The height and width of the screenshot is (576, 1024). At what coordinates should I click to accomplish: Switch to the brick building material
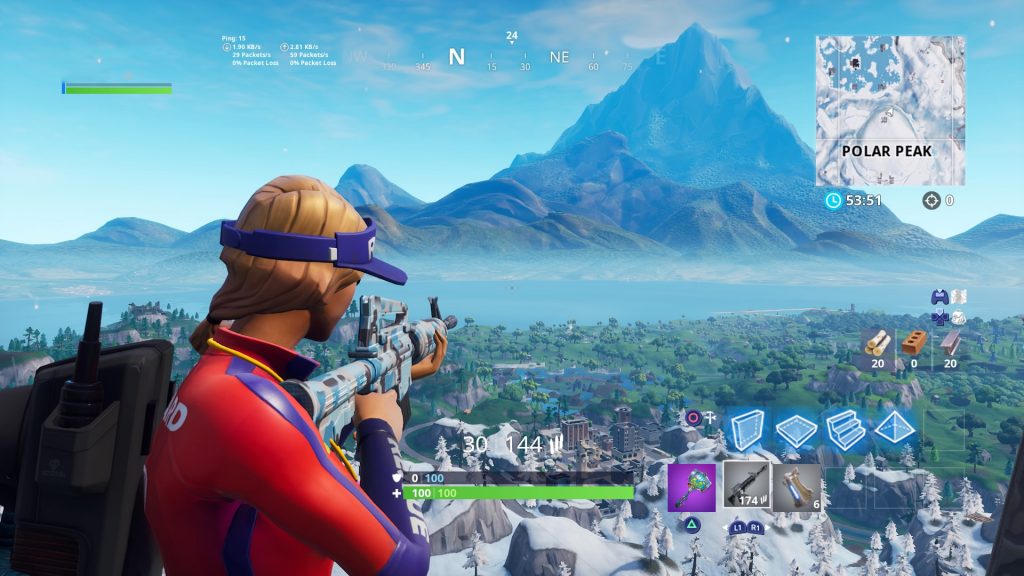tap(913, 345)
